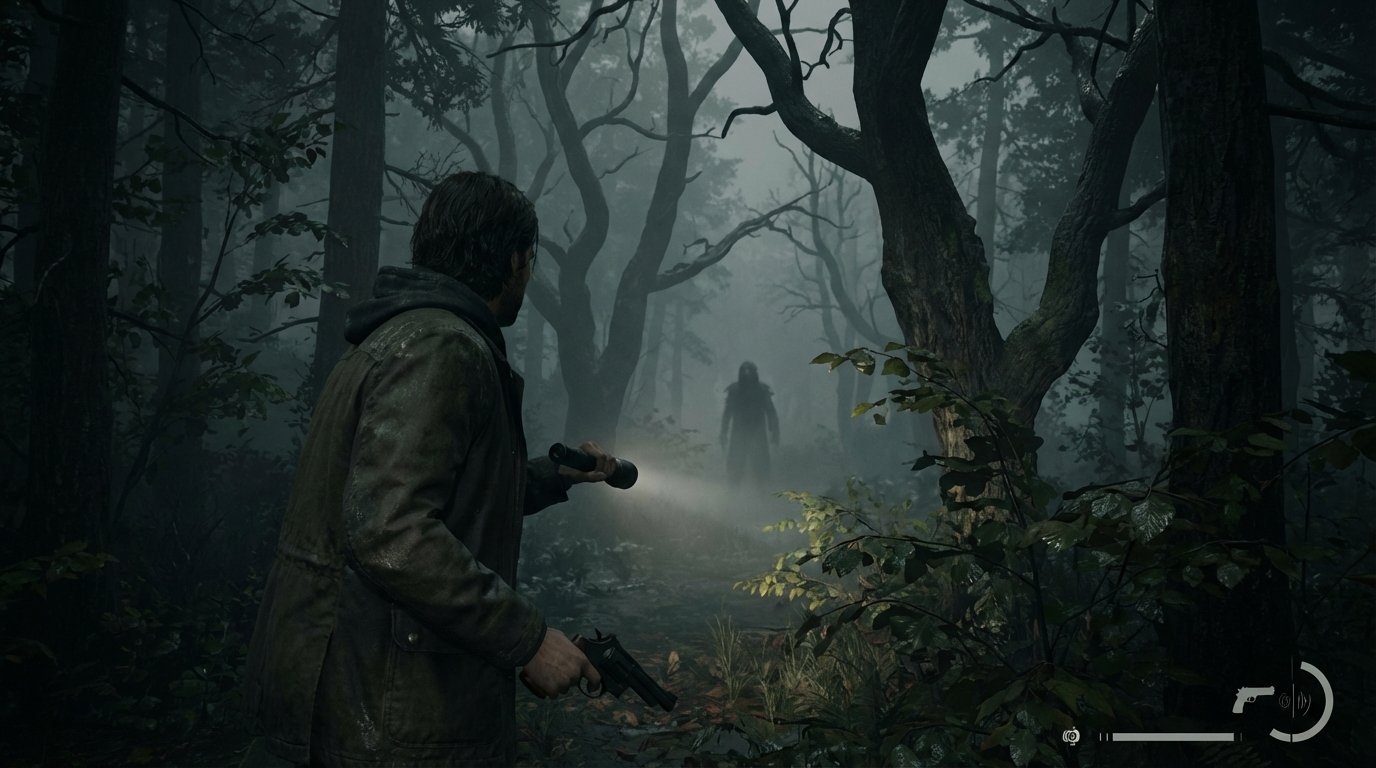1376x768 pixels.
Task: Click the sound wave indicator beside the pistol
Action: coord(1304,700)
